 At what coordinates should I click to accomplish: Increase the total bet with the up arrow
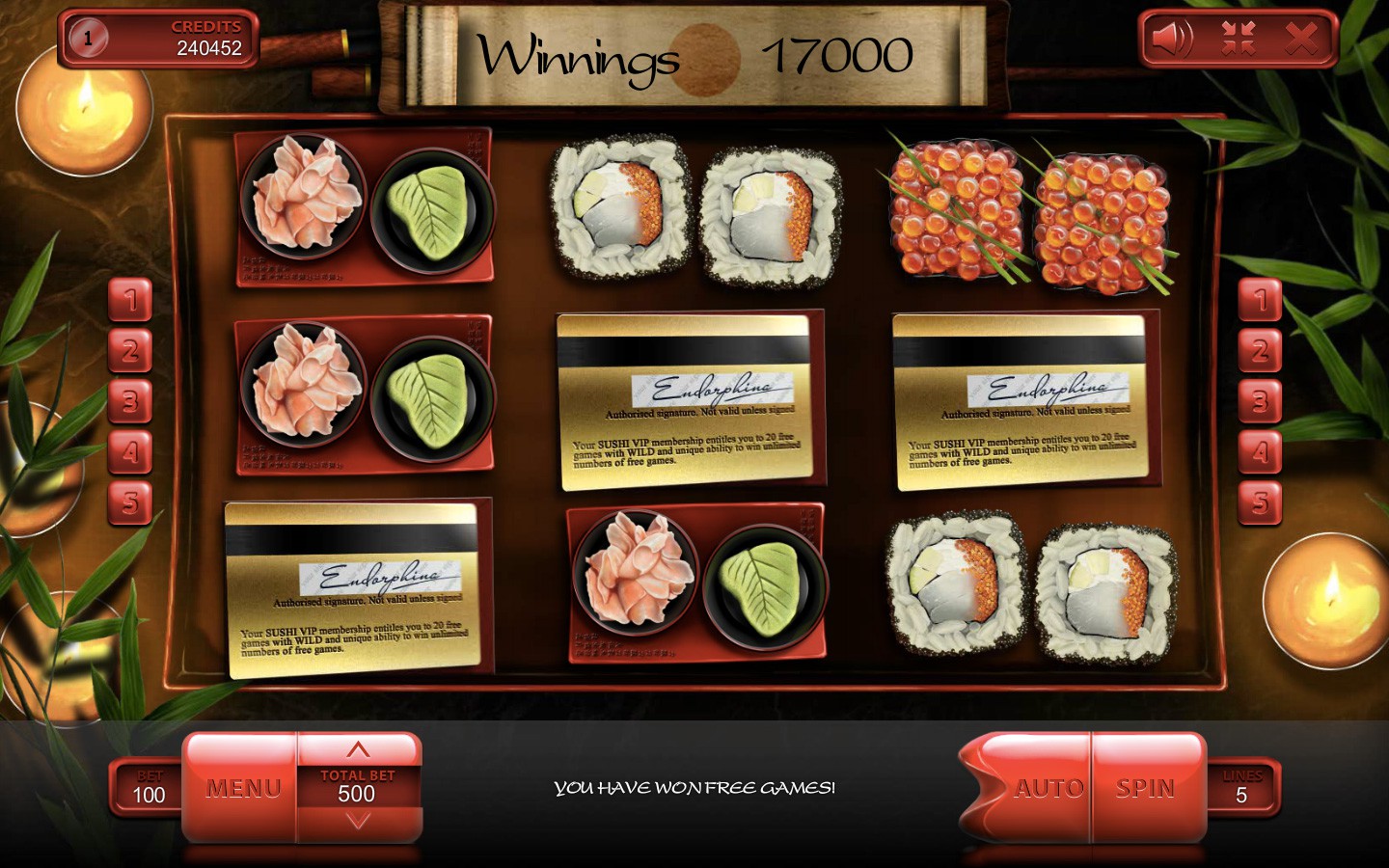pyautogui.click(x=358, y=748)
